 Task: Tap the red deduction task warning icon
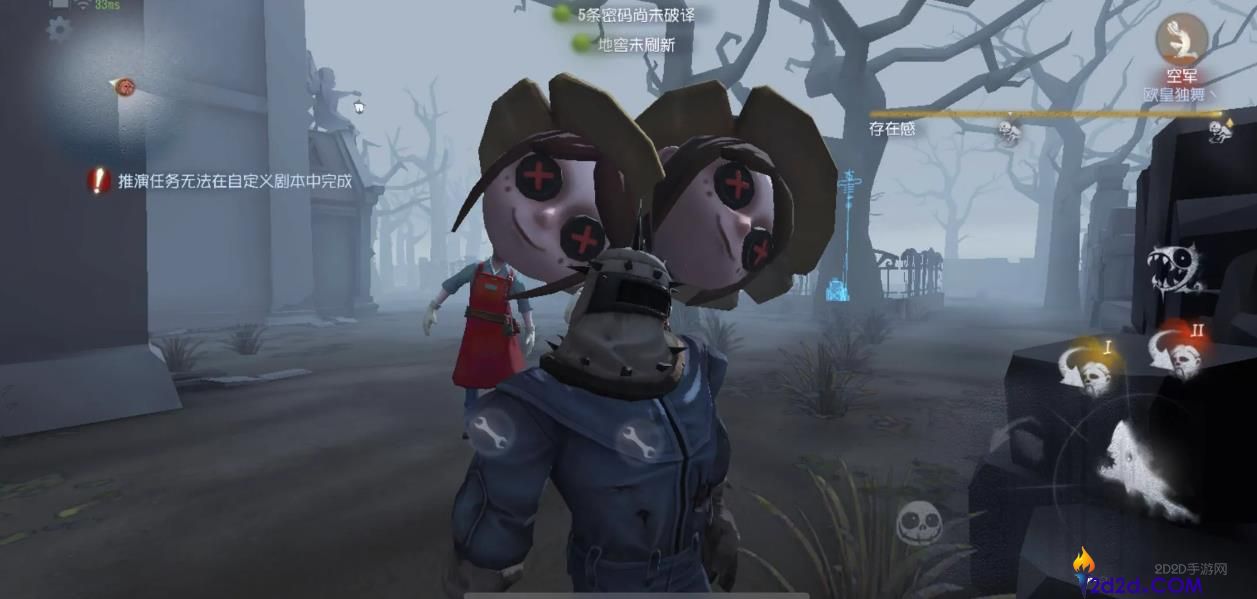tap(98, 181)
